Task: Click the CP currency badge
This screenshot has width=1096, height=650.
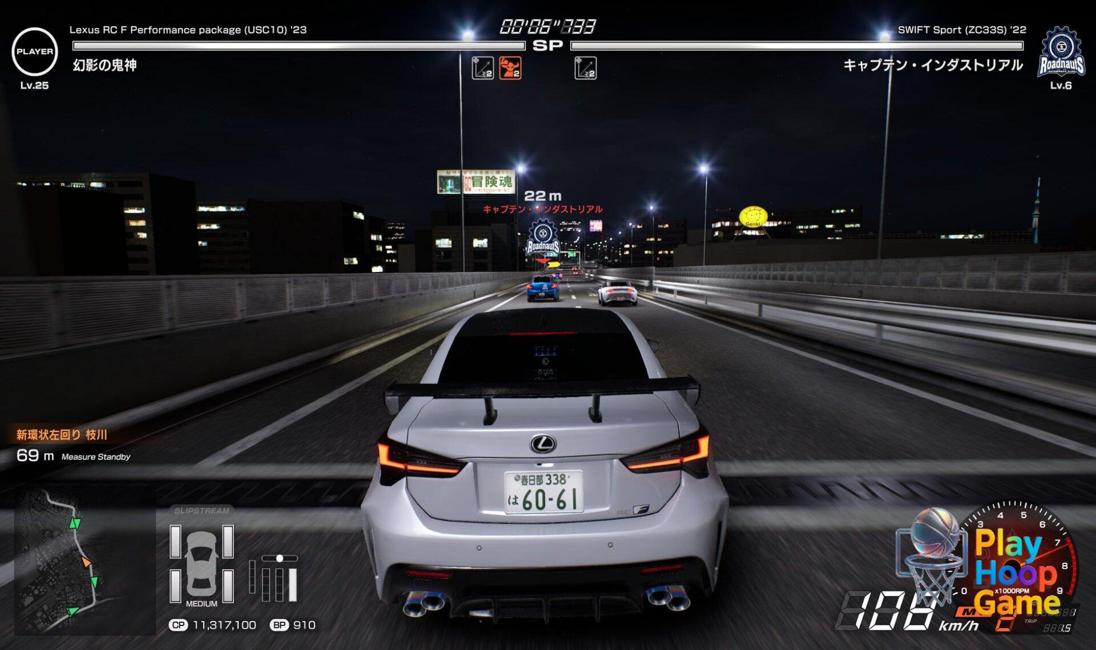Action: pos(178,625)
